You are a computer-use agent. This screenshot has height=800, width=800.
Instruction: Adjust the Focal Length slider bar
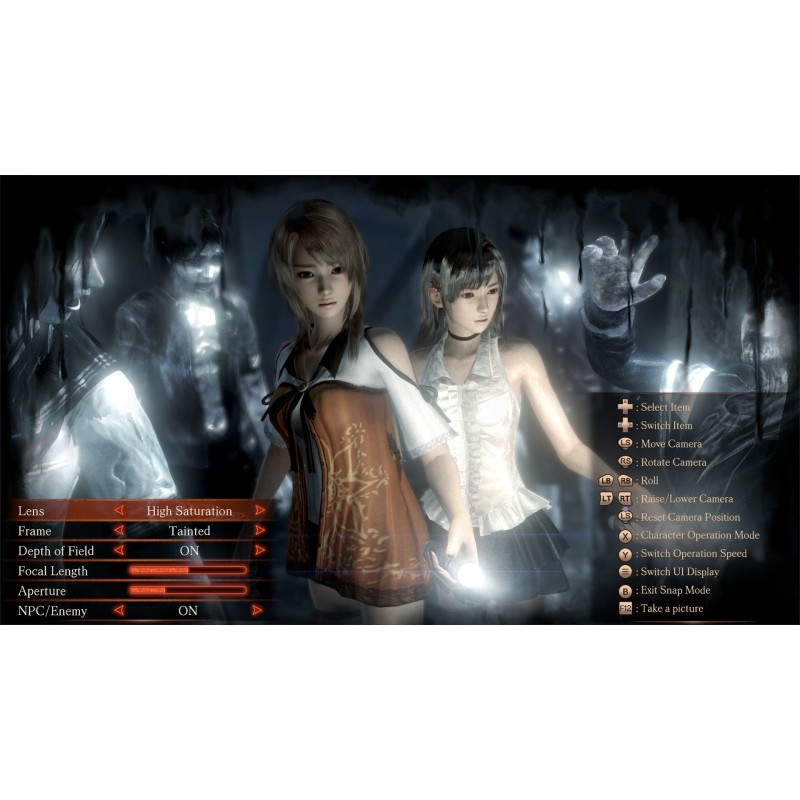[x=188, y=571]
